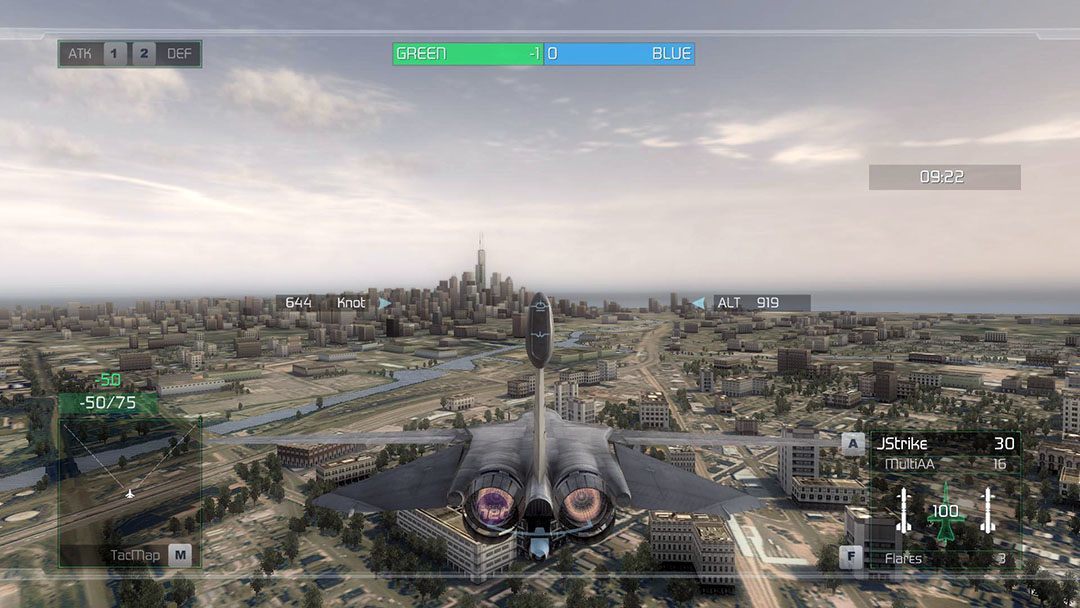Select the JStrike weapon
The image size is (1080, 608).
(x=902, y=443)
